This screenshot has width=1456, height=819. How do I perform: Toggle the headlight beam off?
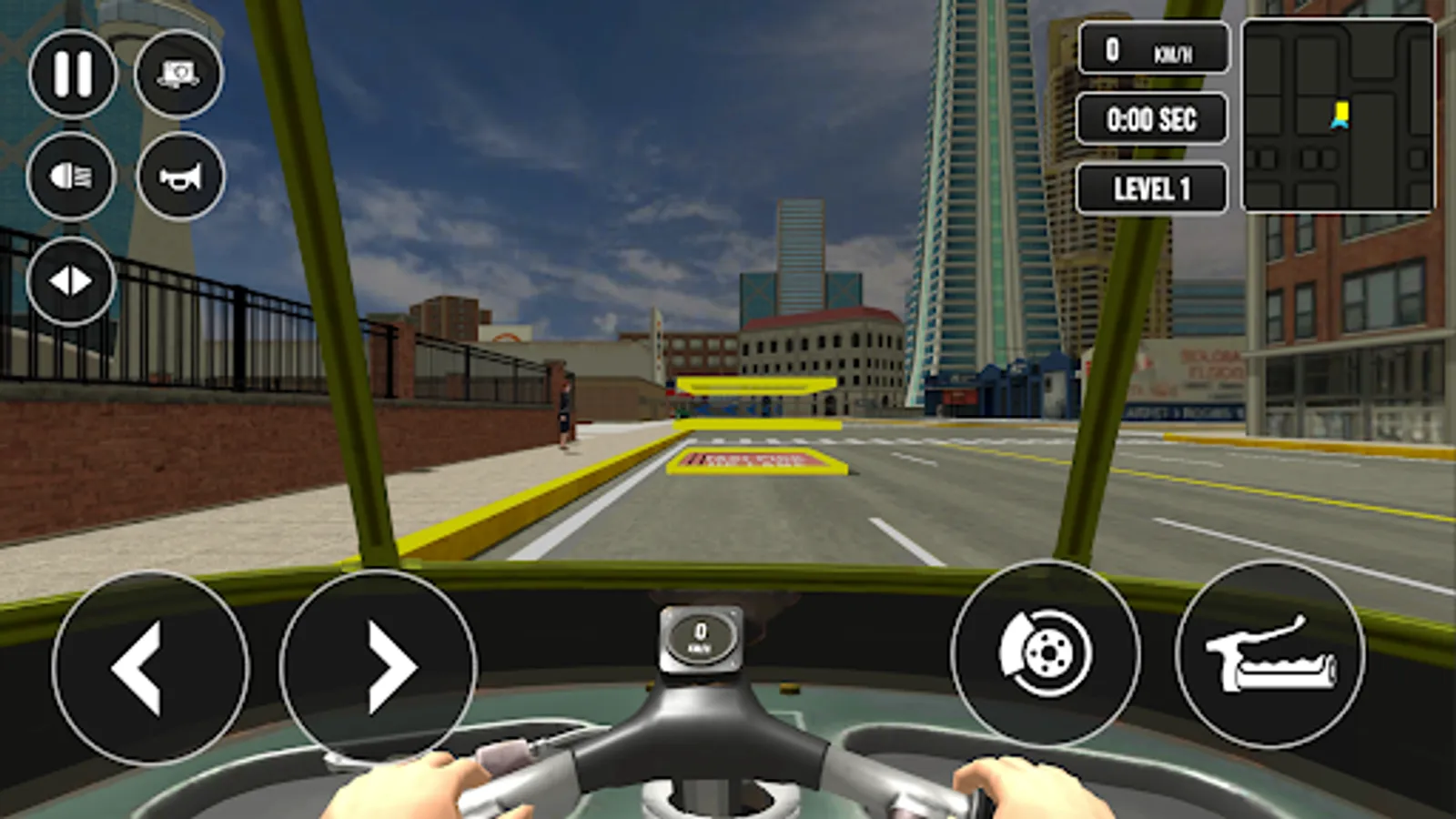click(x=71, y=177)
